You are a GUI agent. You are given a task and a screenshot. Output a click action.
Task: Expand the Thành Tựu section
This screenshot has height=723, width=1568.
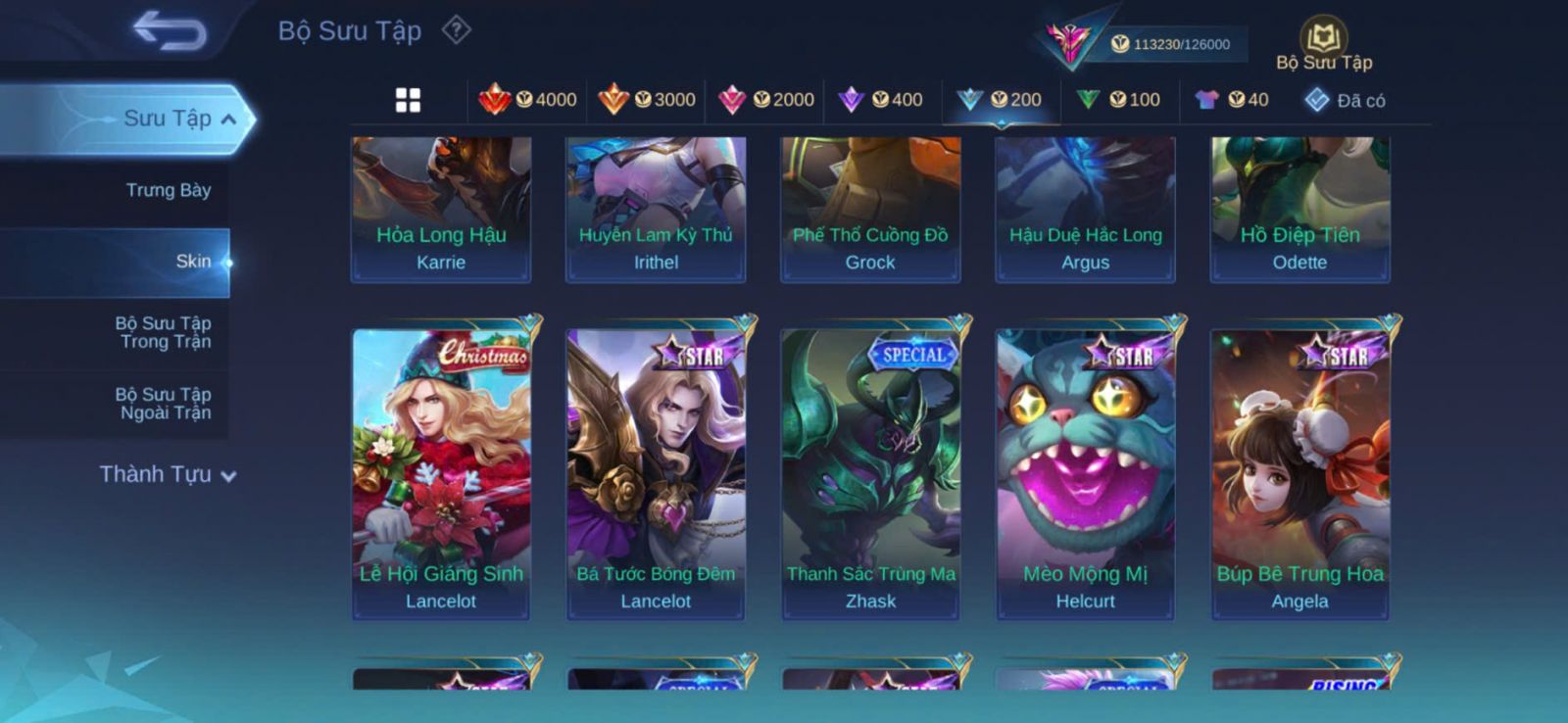click(167, 474)
